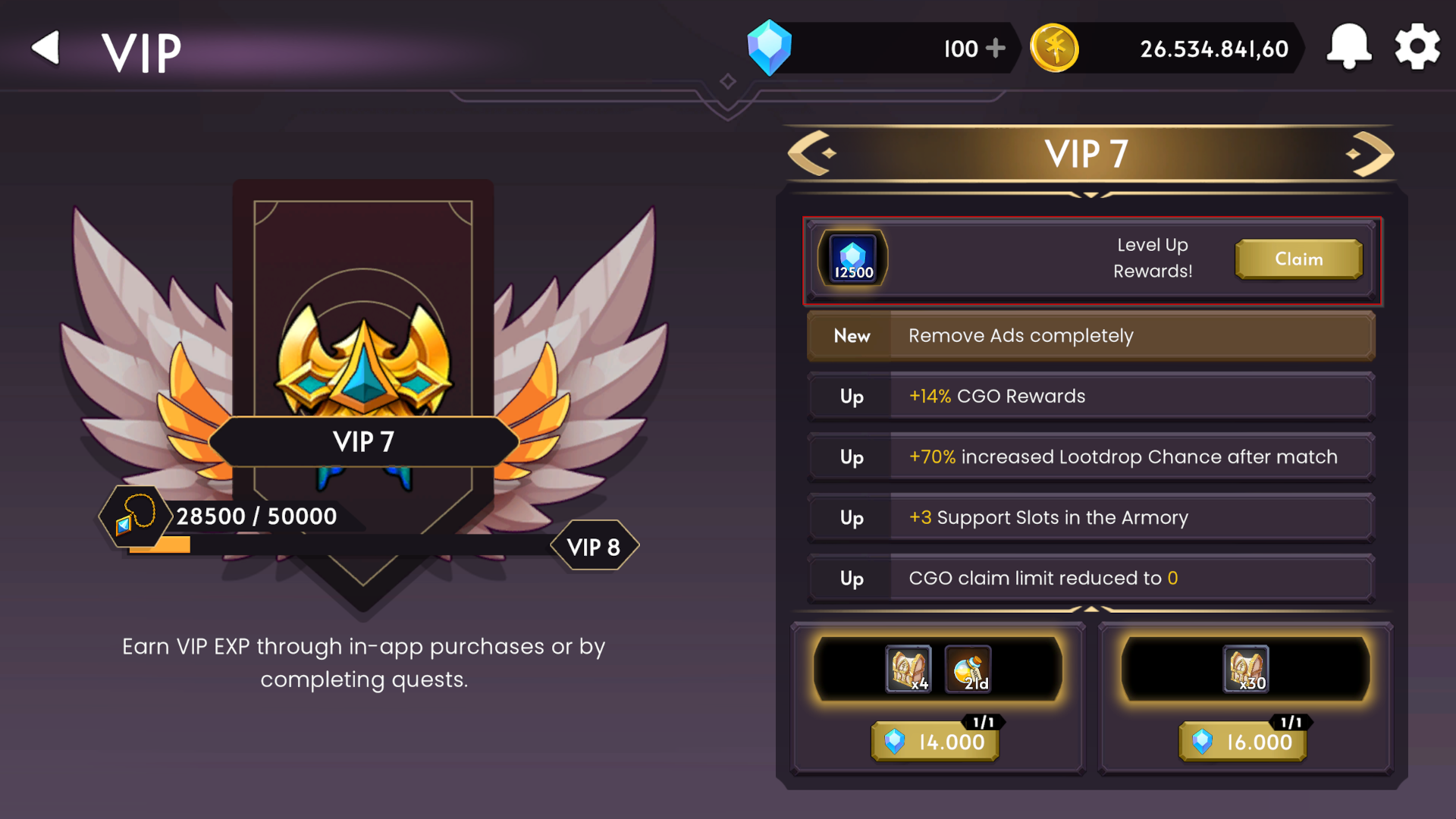The width and height of the screenshot is (1456, 819).
Task: Click the 14.000 gem purchase button
Action: (934, 742)
